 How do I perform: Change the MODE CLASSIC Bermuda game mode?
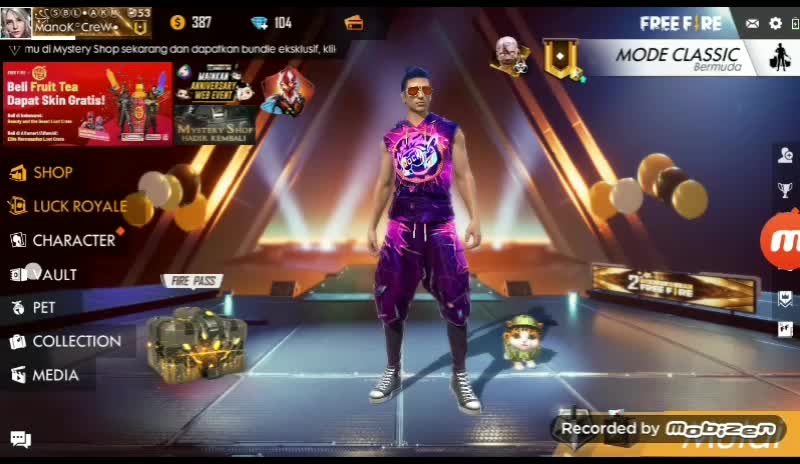coord(678,57)
